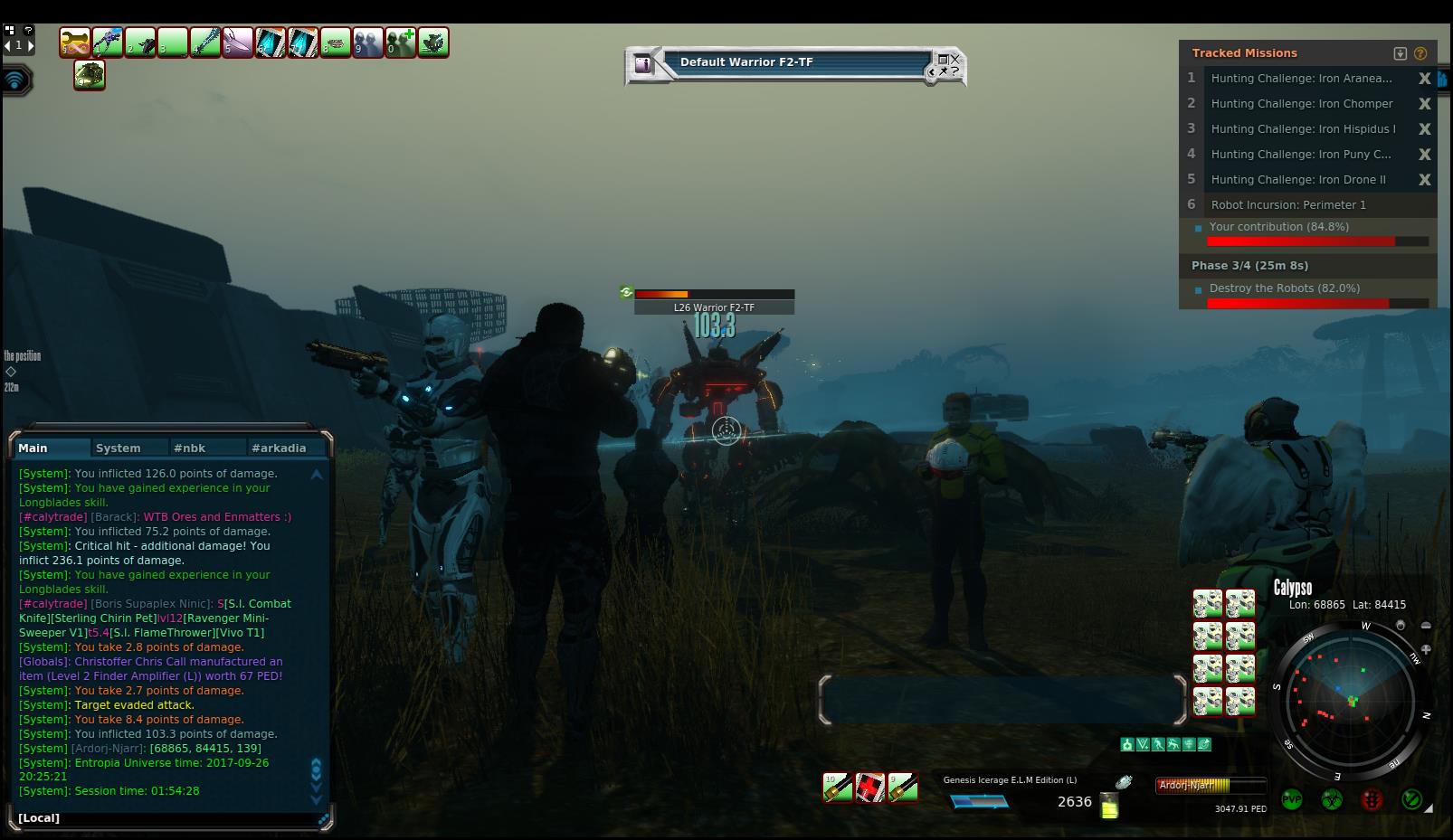Open info on the Default Warrior F2-TF panel
1453x840 pixels.
coord(642,64)
